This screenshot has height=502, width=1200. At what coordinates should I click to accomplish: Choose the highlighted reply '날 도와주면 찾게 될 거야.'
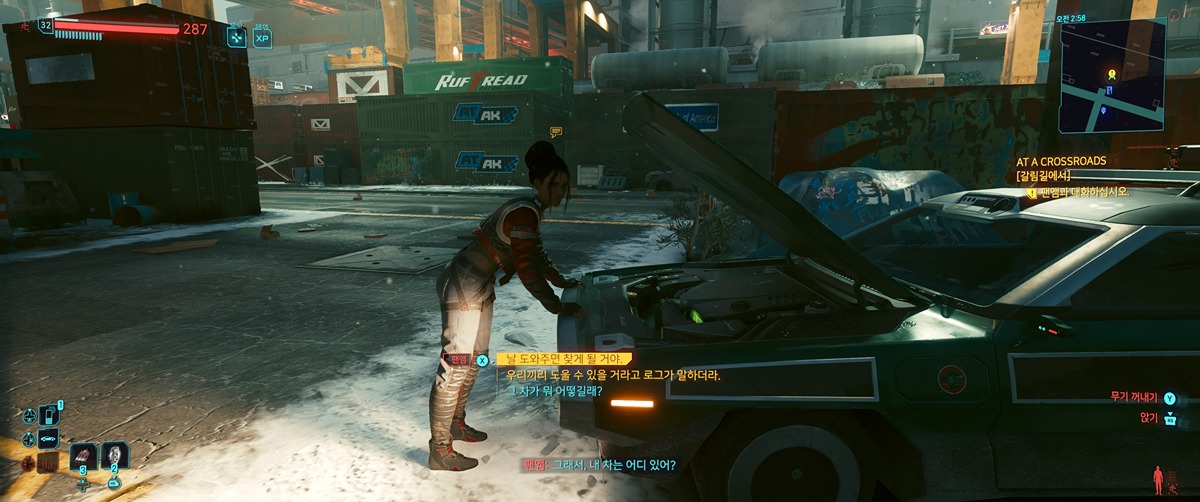click(563, 359)
